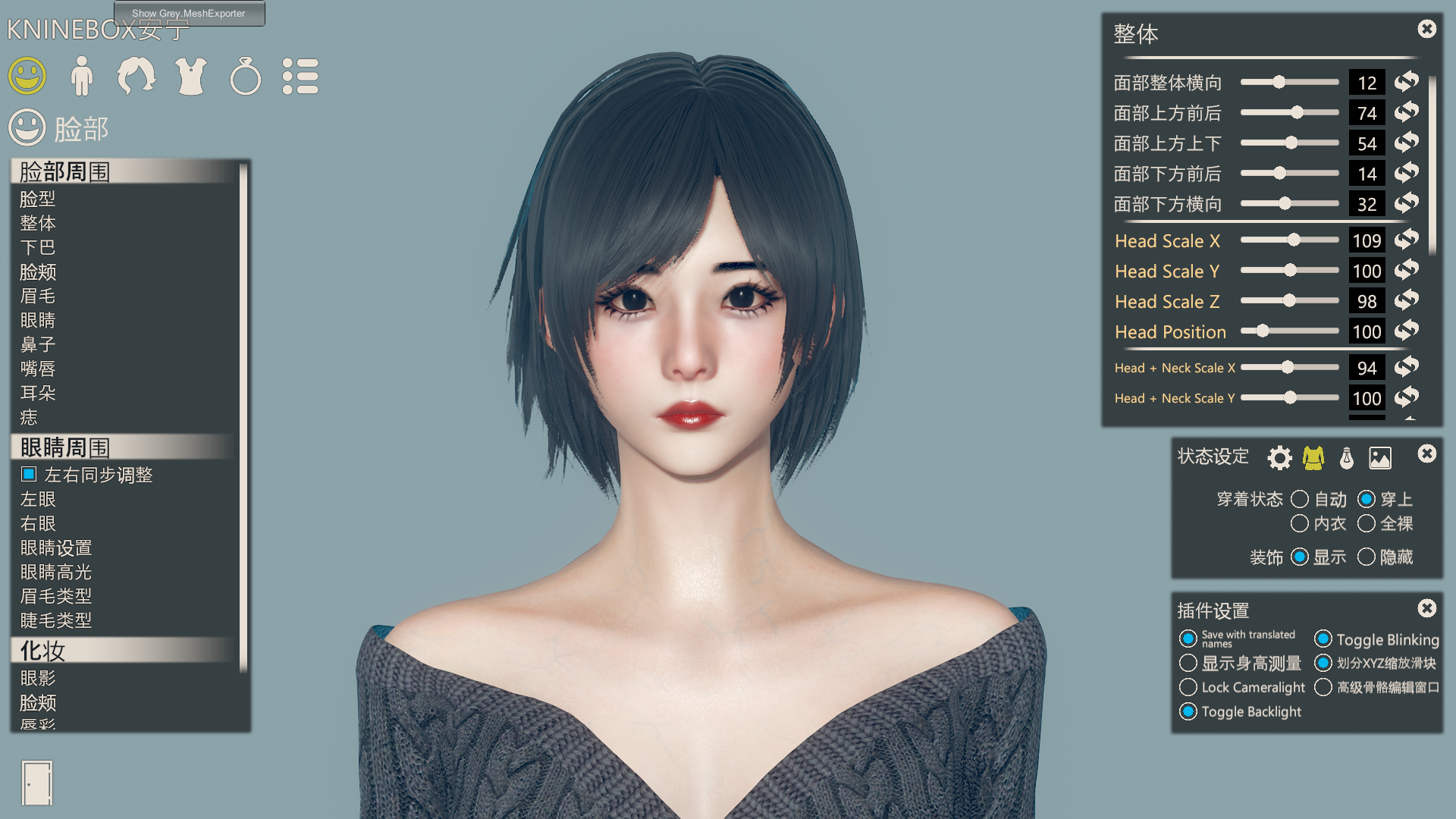Click the Show Grey.MeshExporter button
This screenshot has width=1456, height=819.
pos(189,13)
